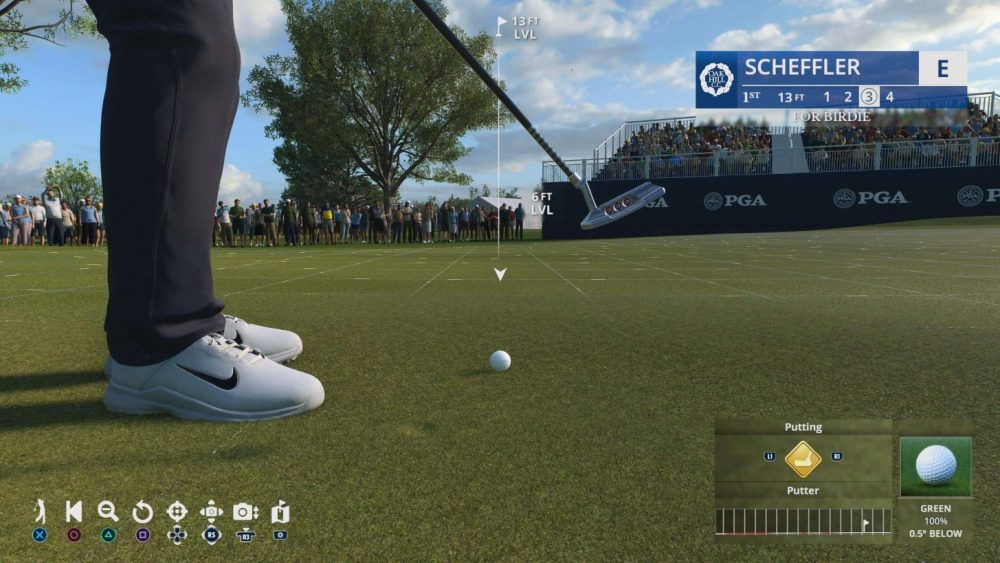The image size is (1000, 563).
Task: Toggle the camera height icon
Action: (x=246, y=511)
